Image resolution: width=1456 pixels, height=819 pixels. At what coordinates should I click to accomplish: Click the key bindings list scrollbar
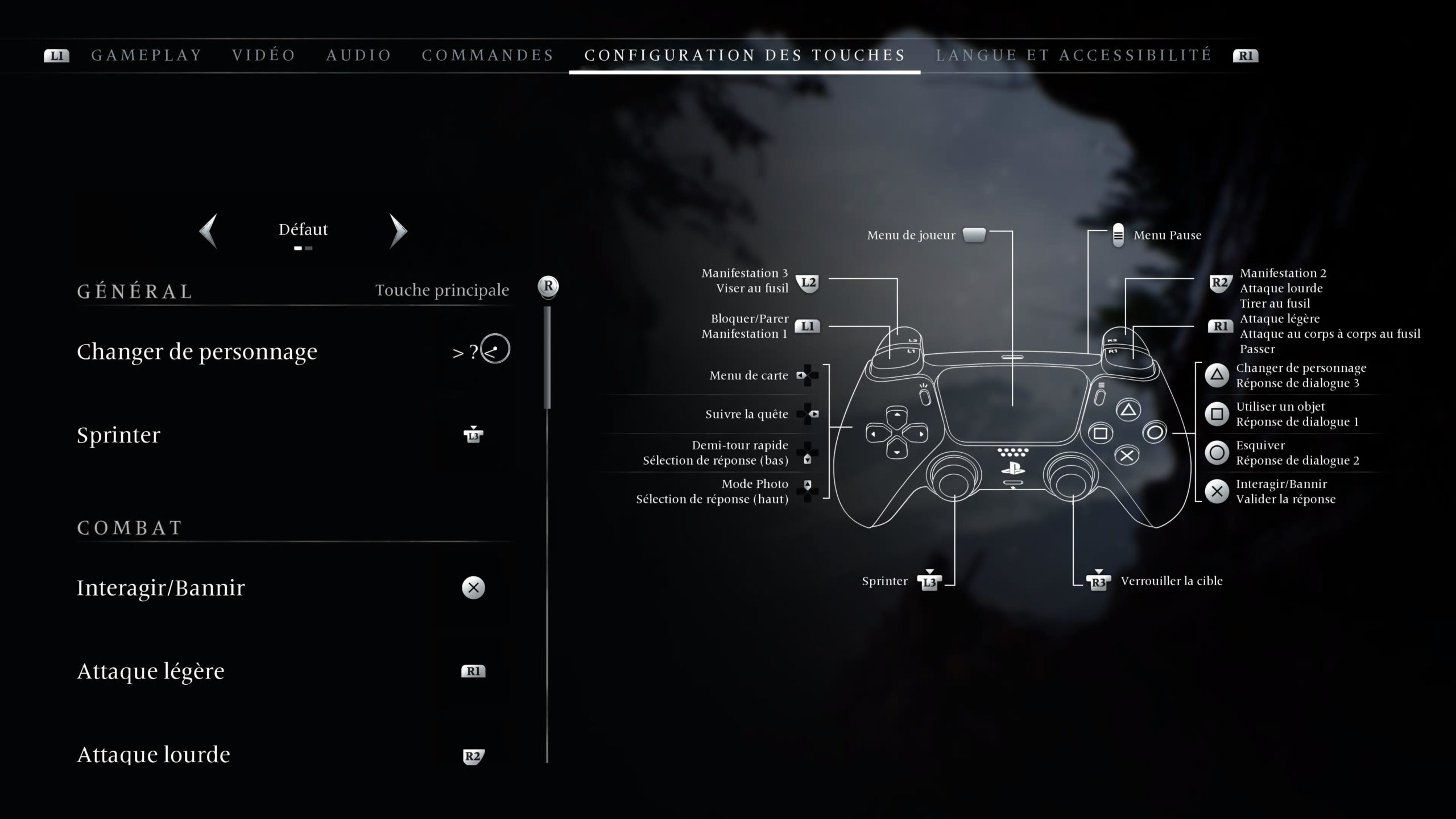point(547,357)
